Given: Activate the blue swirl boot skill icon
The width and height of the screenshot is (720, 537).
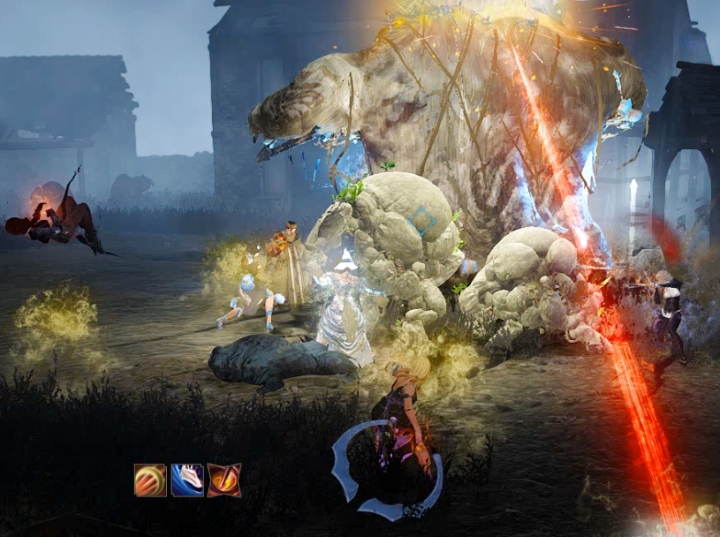Looking at the screenshot, I should pyautogui.click(x=187, y=480).
